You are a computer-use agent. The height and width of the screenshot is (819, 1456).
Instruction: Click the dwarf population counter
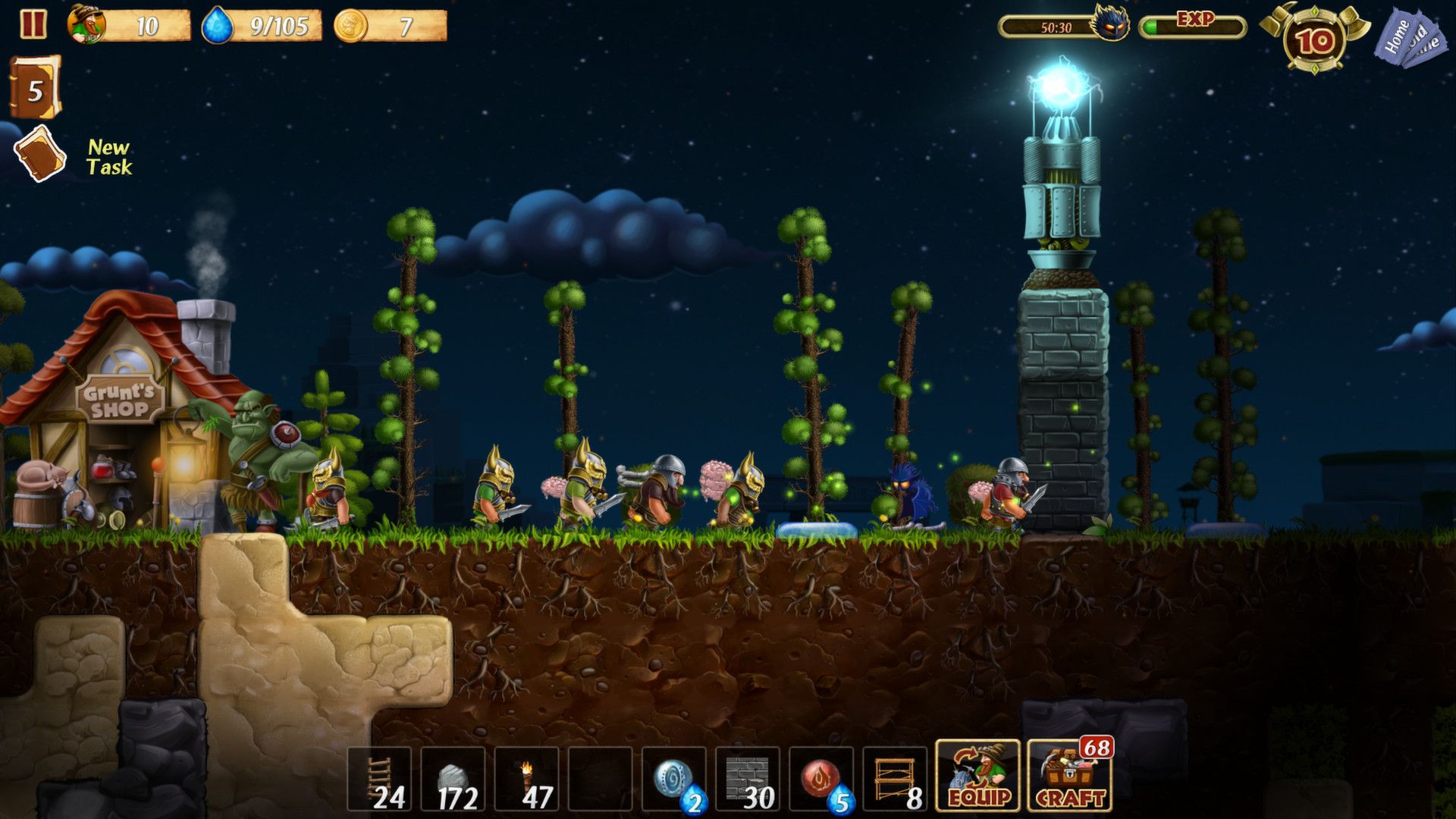[129, 26]
